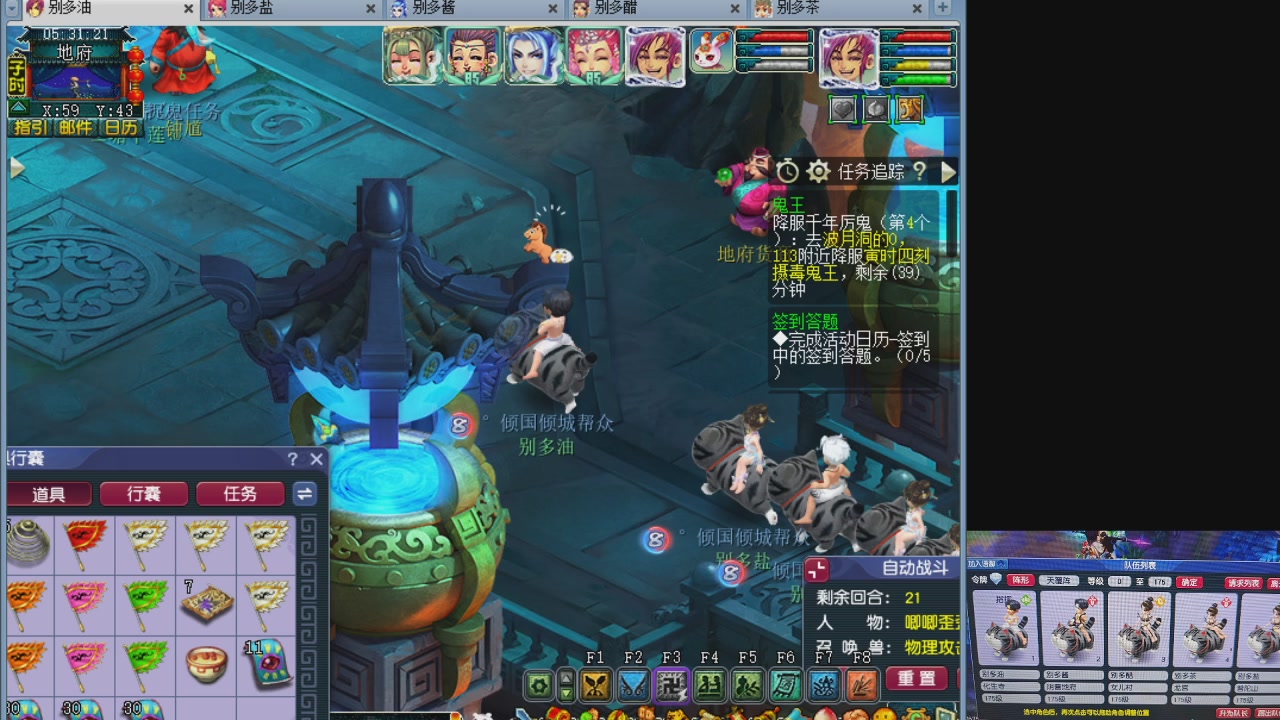Image resolution: width=1280 pixels, height=720 pixels.
Task: Expand the left-edge chat panel triangle
Action: tap(17, 167)
